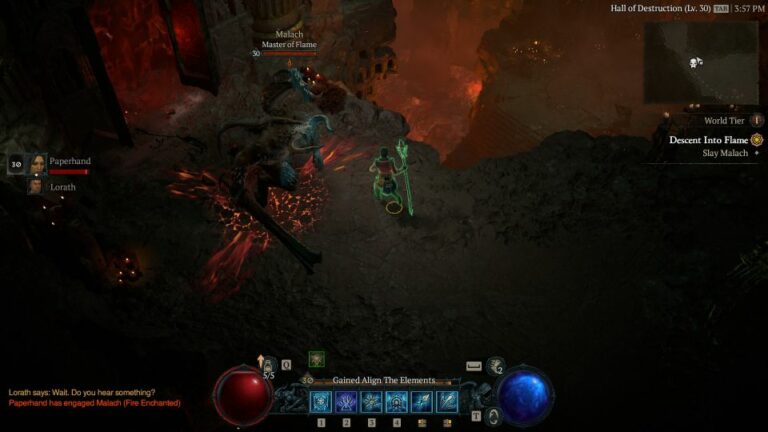This screenshot has width=768, height=432.
Task: Click the green-bordered buff icon above the hotbar
Action: 317,359
